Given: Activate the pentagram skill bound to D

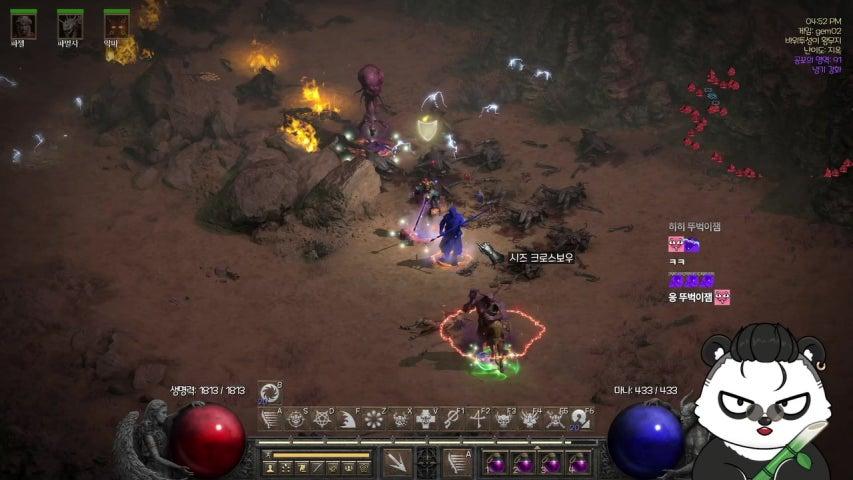Looking at the screenshot, I should tap(322, 419).
